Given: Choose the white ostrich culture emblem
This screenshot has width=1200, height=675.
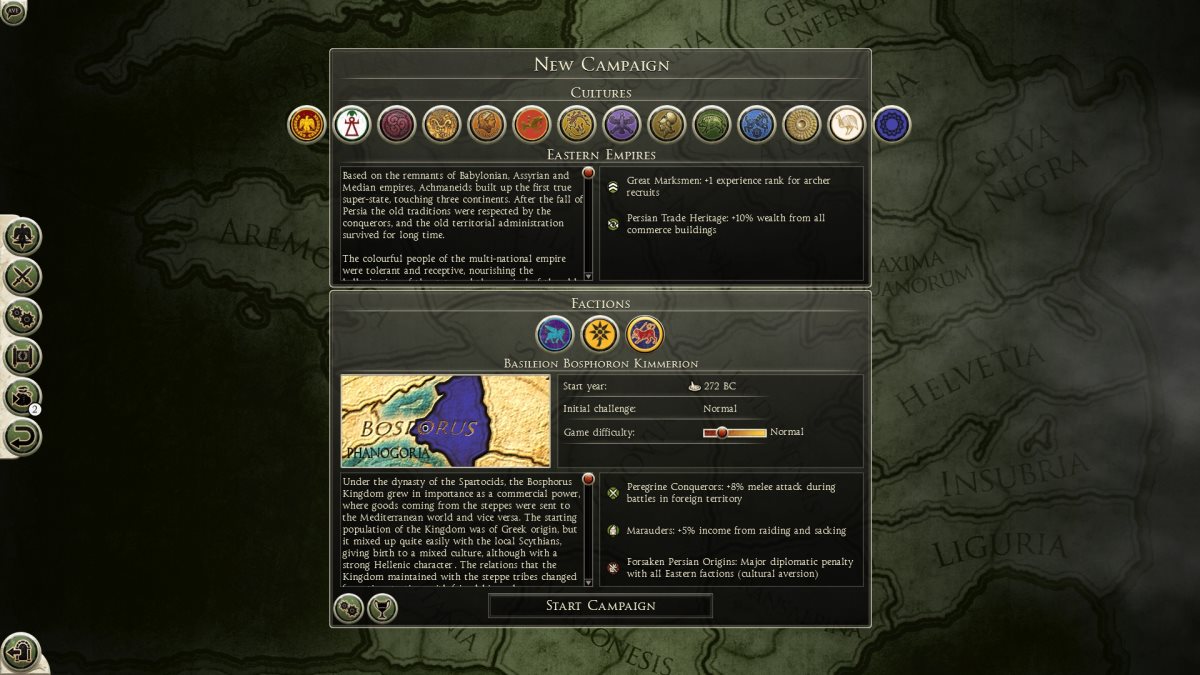Looking at the screenshot, I should pyautogui.click(x=847, y=124).
